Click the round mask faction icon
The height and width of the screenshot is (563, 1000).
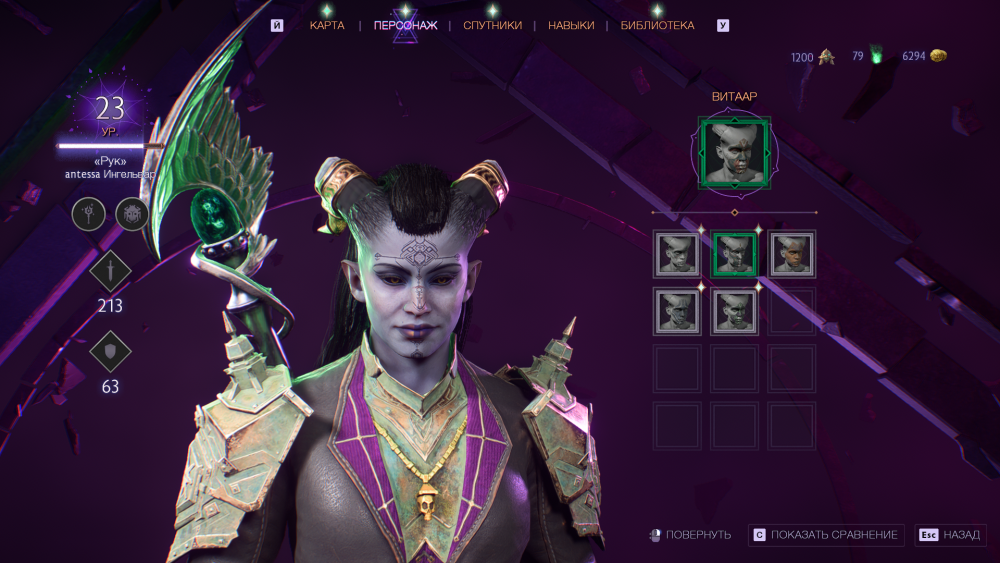point(132,213)
